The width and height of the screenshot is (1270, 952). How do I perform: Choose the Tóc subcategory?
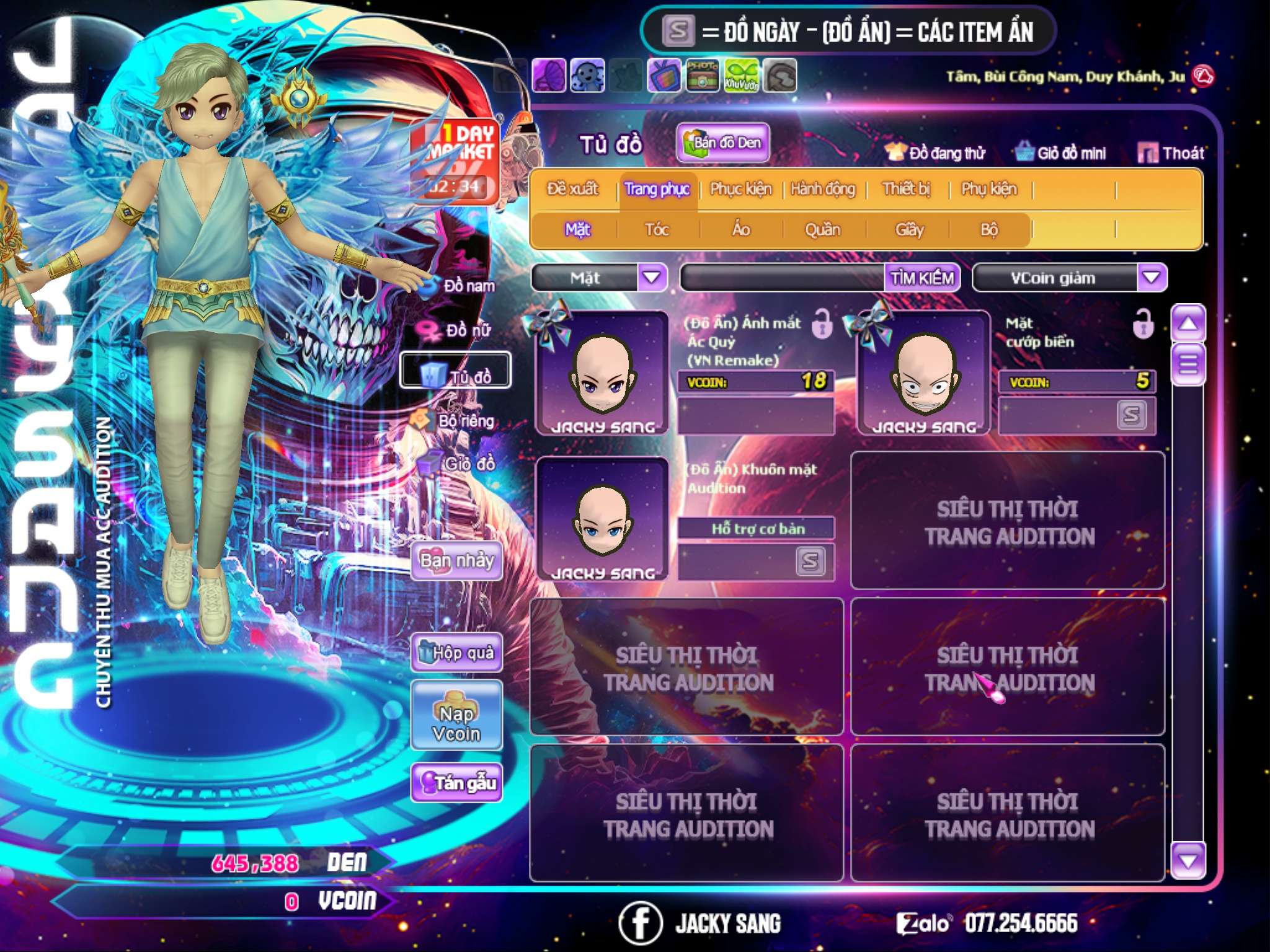click(657, 230)
